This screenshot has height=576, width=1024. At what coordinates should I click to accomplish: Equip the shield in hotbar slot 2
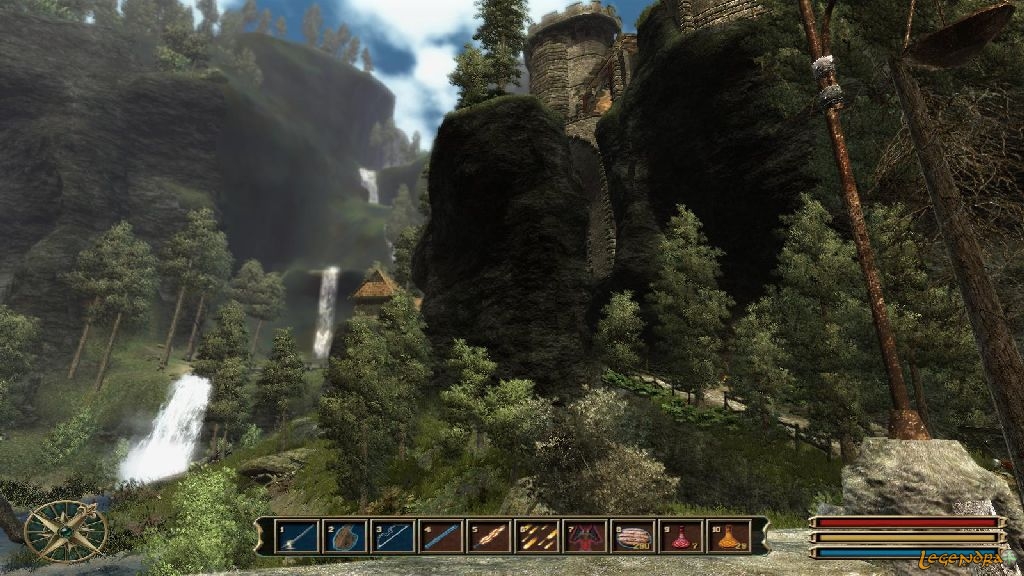344,536
